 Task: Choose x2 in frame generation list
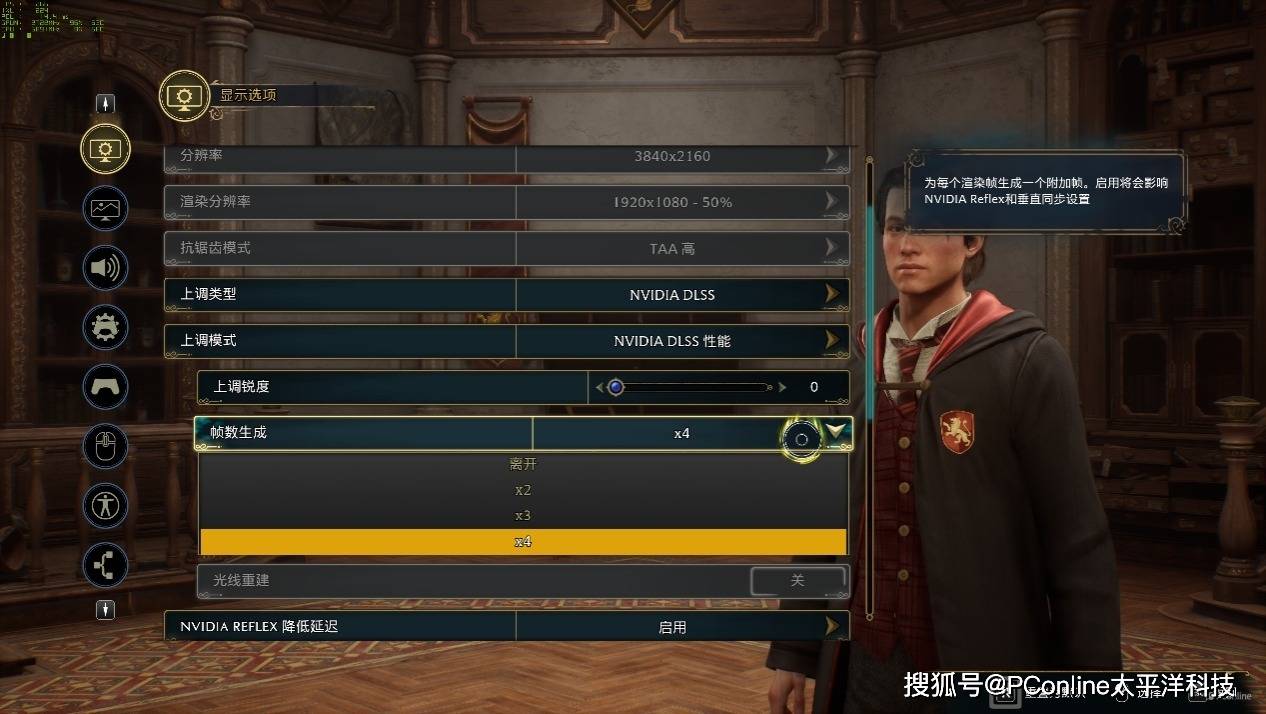pos(523,490)
